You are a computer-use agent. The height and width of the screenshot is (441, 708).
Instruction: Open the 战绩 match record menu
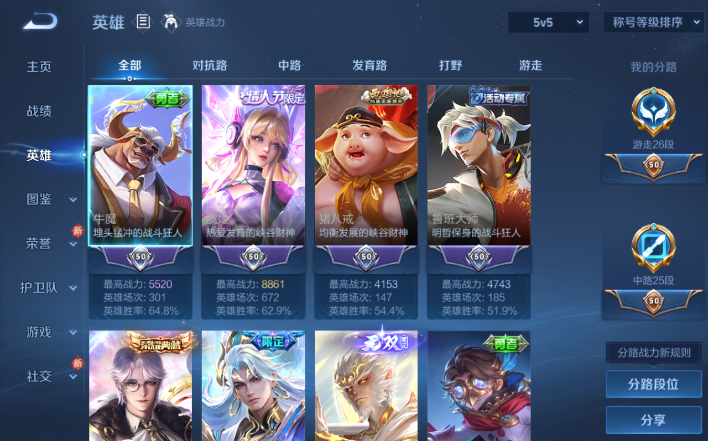point(39,111)
